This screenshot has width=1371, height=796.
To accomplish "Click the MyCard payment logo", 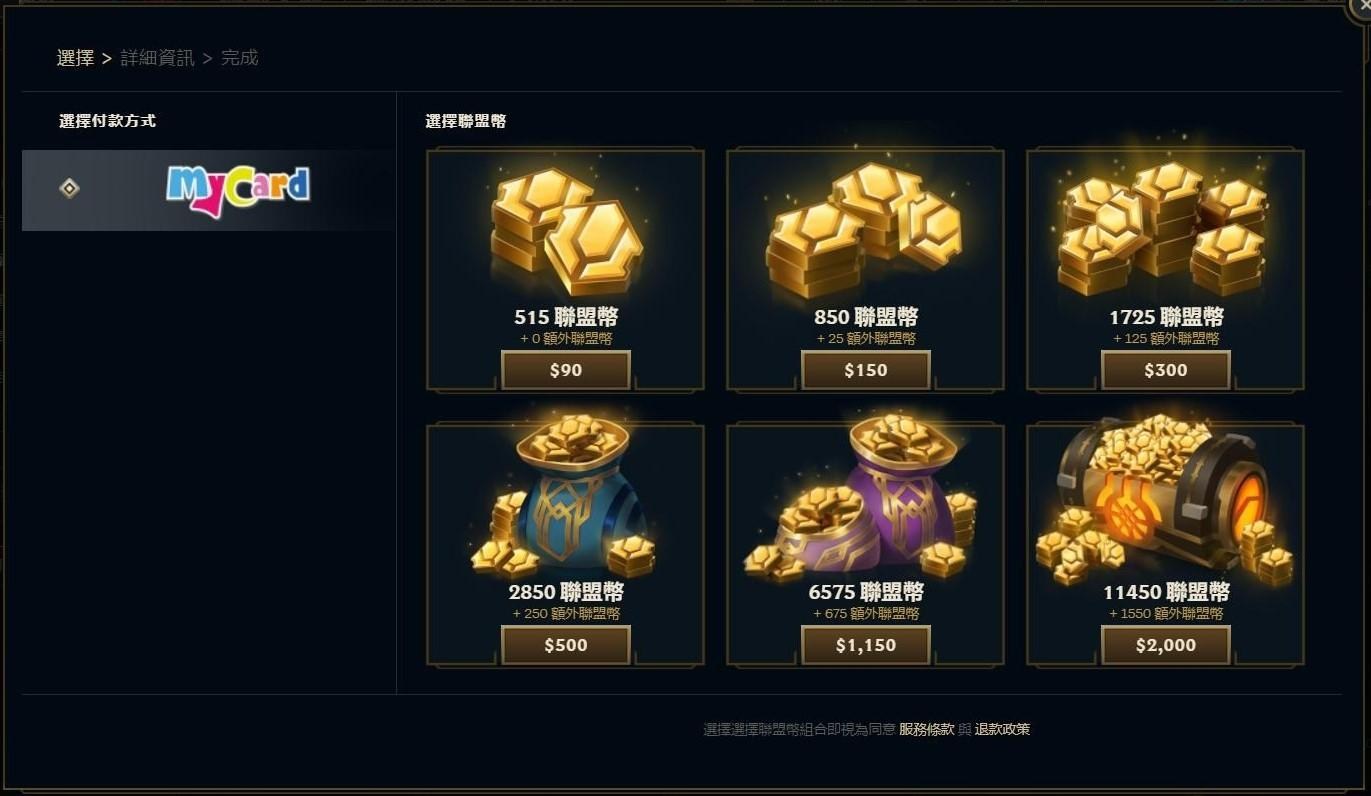I will point(238,190).
